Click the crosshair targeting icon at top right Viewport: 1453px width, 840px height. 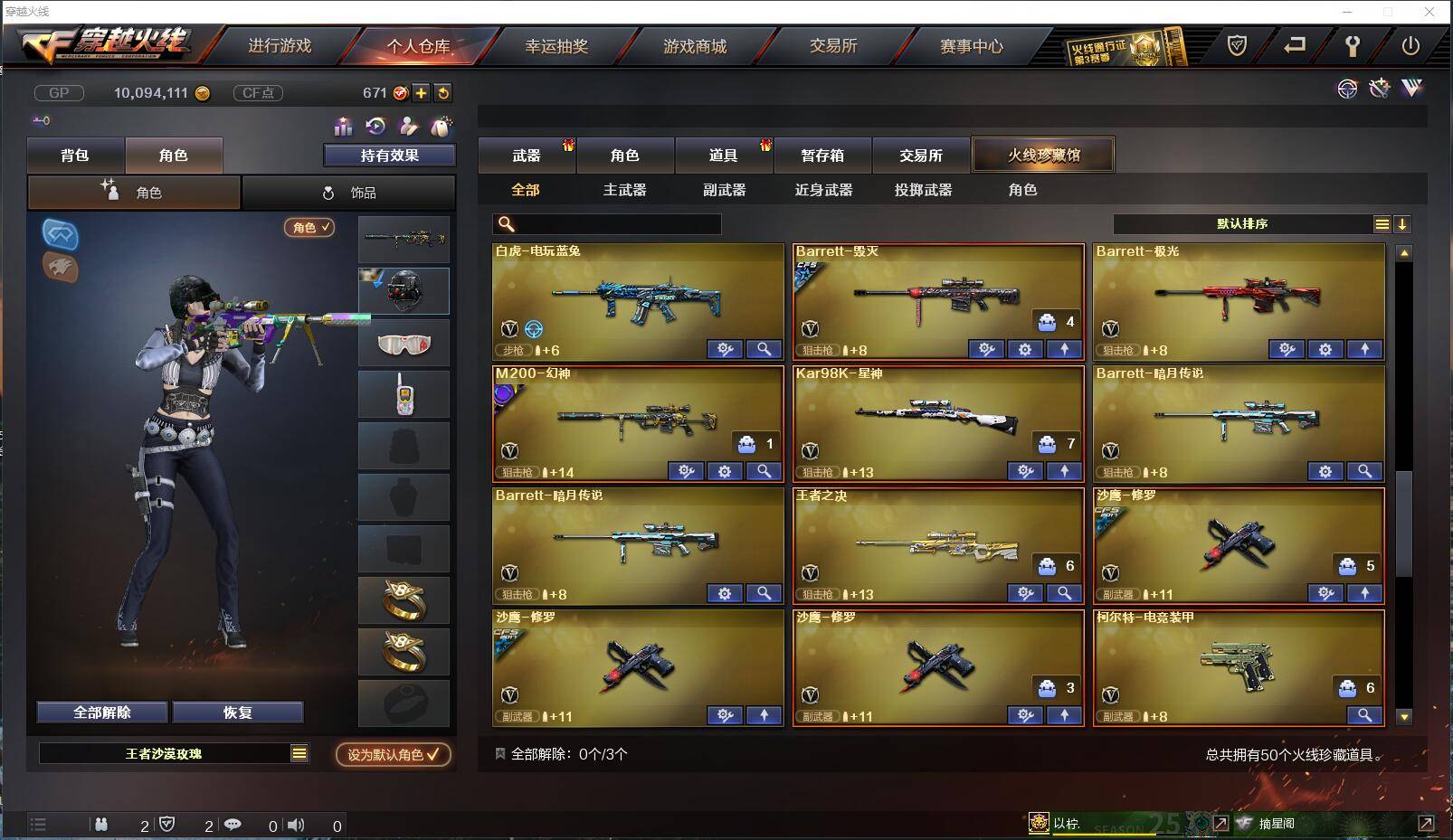click(x=1348, y=89)
